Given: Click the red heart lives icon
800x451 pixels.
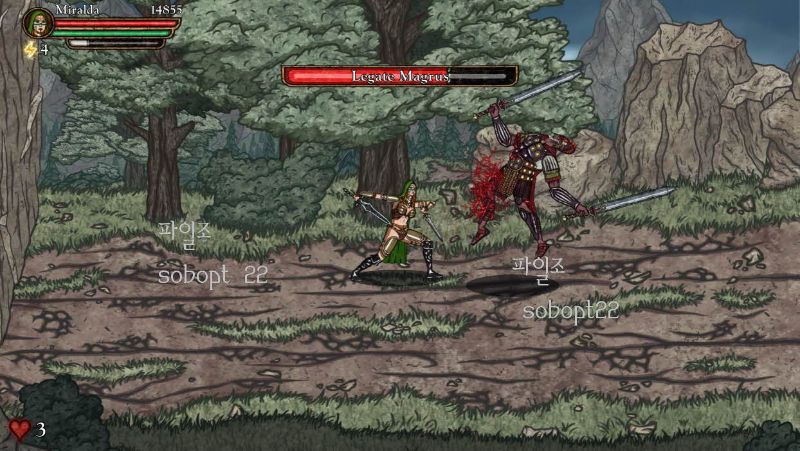Looking at the screenshot, I should [20, 430].
